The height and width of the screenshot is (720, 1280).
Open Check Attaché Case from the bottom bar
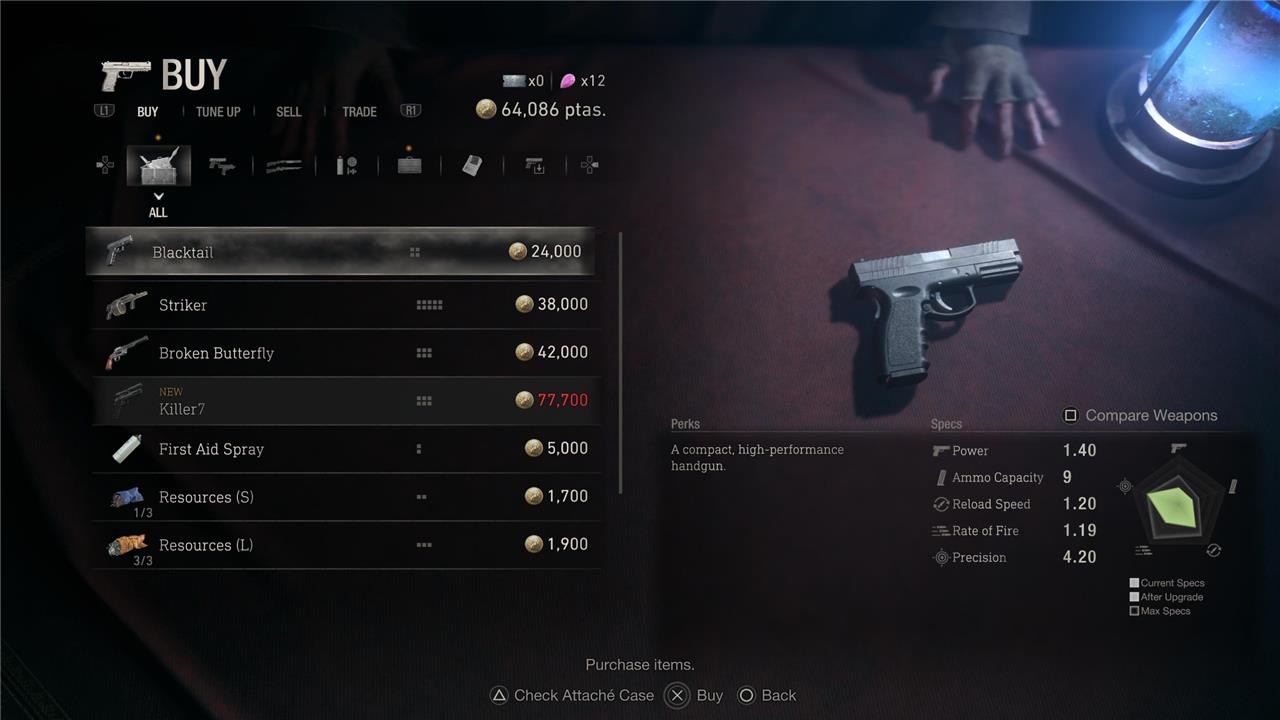572,696
